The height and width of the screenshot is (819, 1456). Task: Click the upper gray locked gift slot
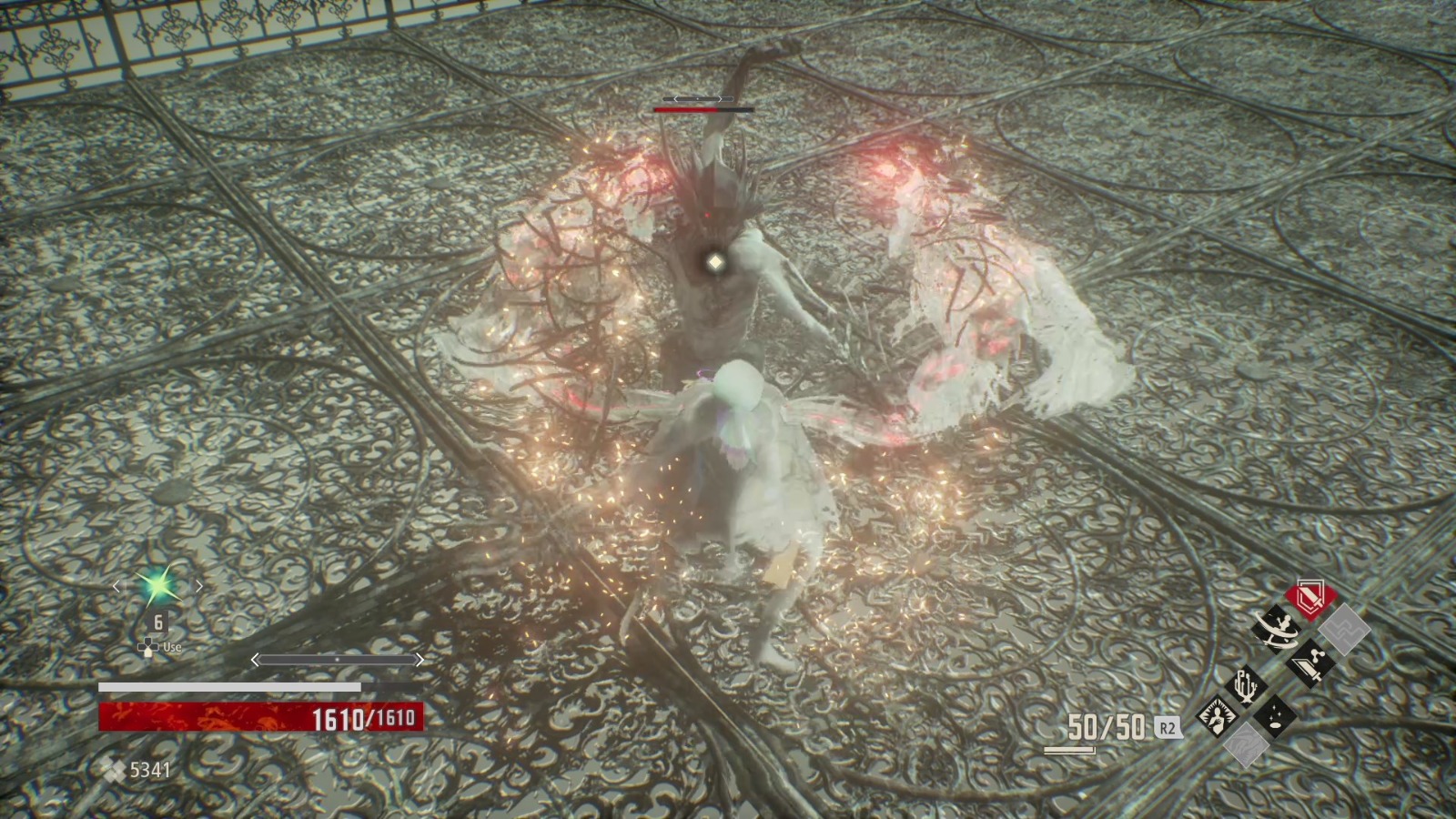[1344, 631]
